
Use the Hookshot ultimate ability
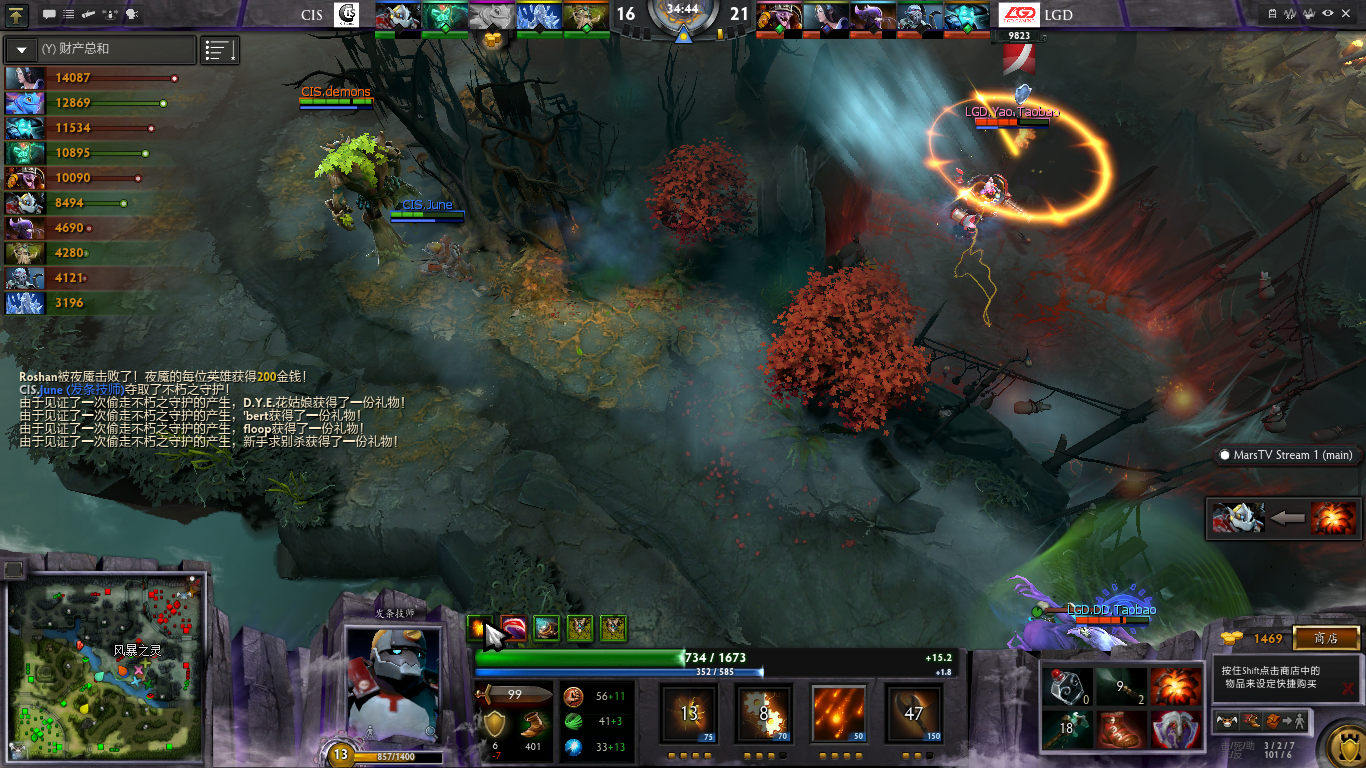tap(912, 712)
